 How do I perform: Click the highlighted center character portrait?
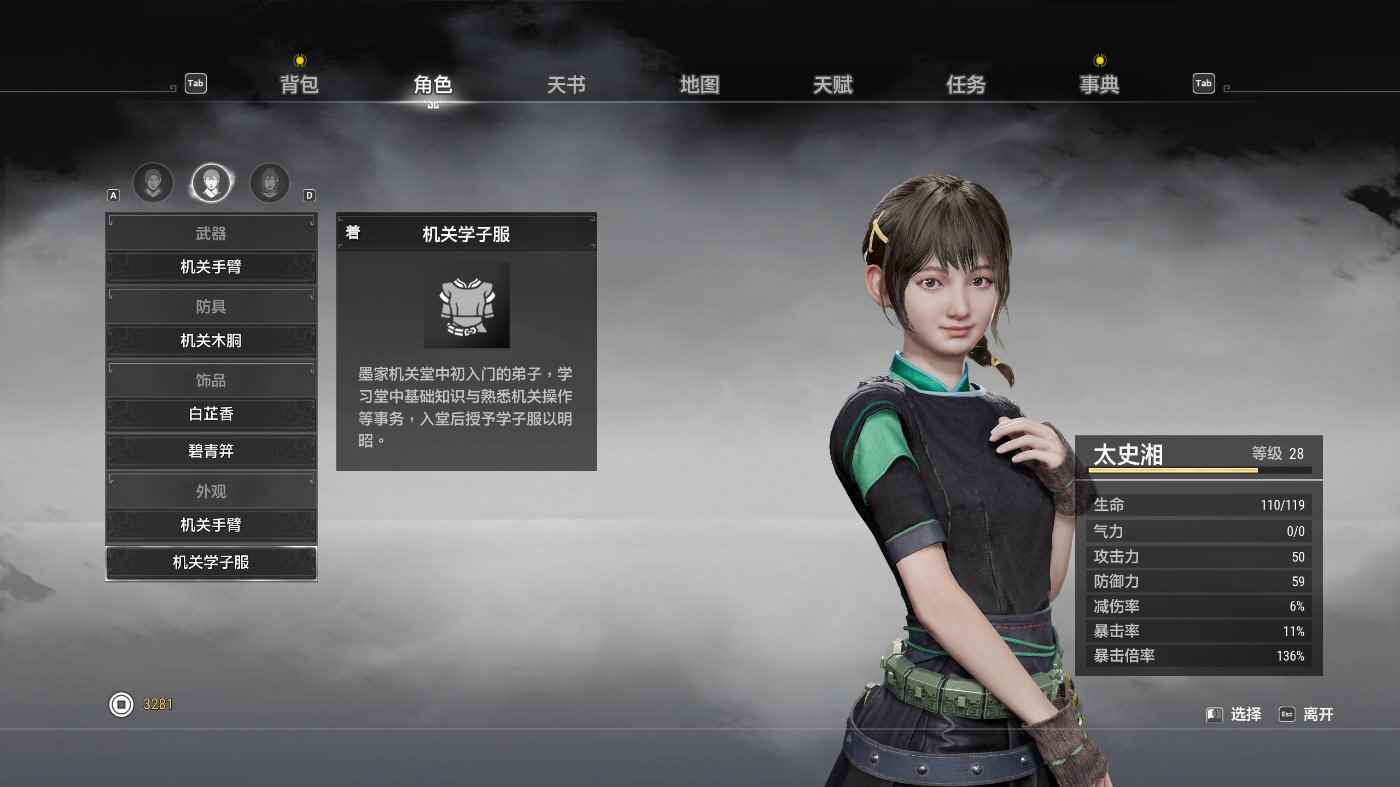[x=211, y=183]
